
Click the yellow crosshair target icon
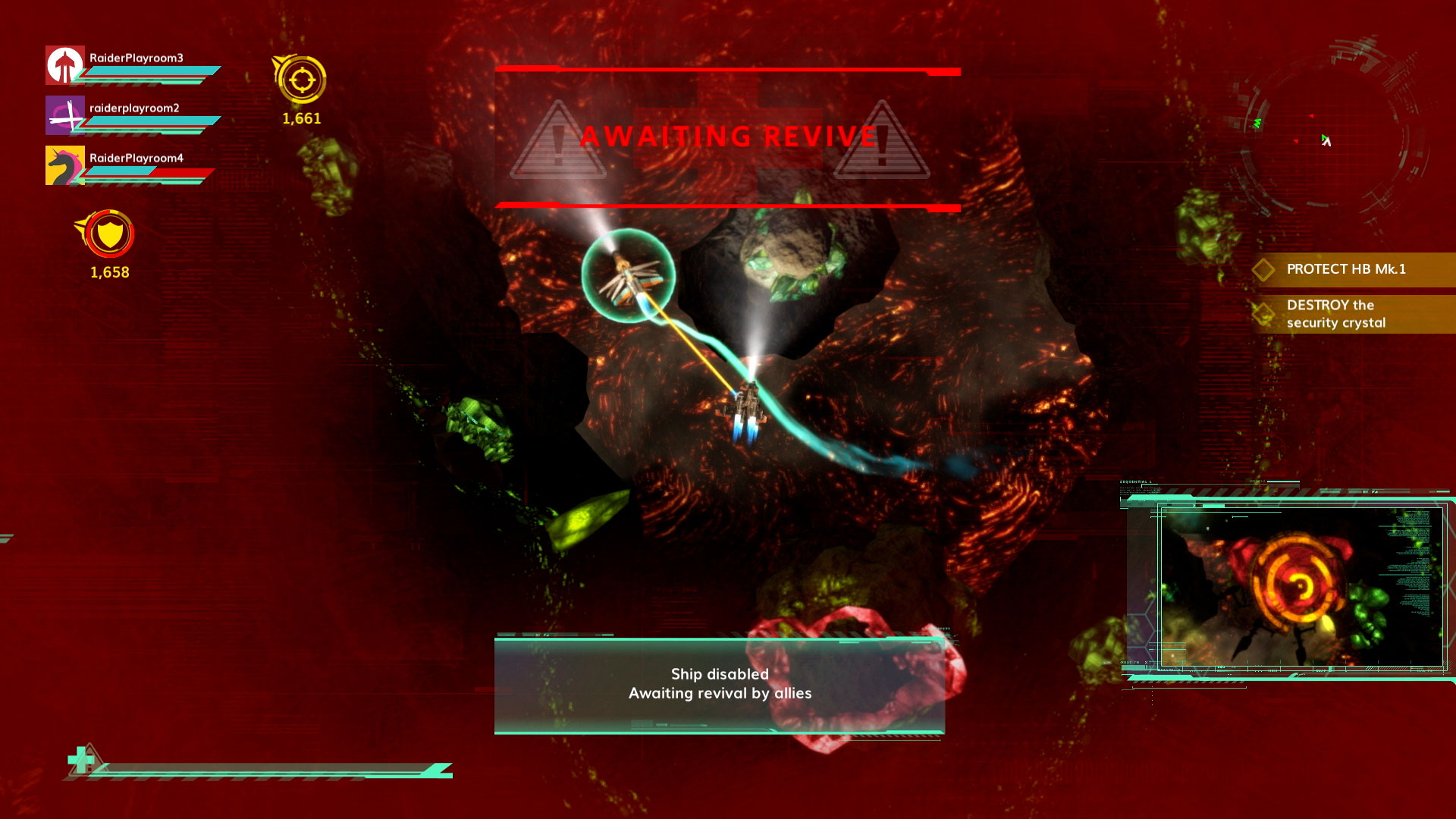click(301, 80)
